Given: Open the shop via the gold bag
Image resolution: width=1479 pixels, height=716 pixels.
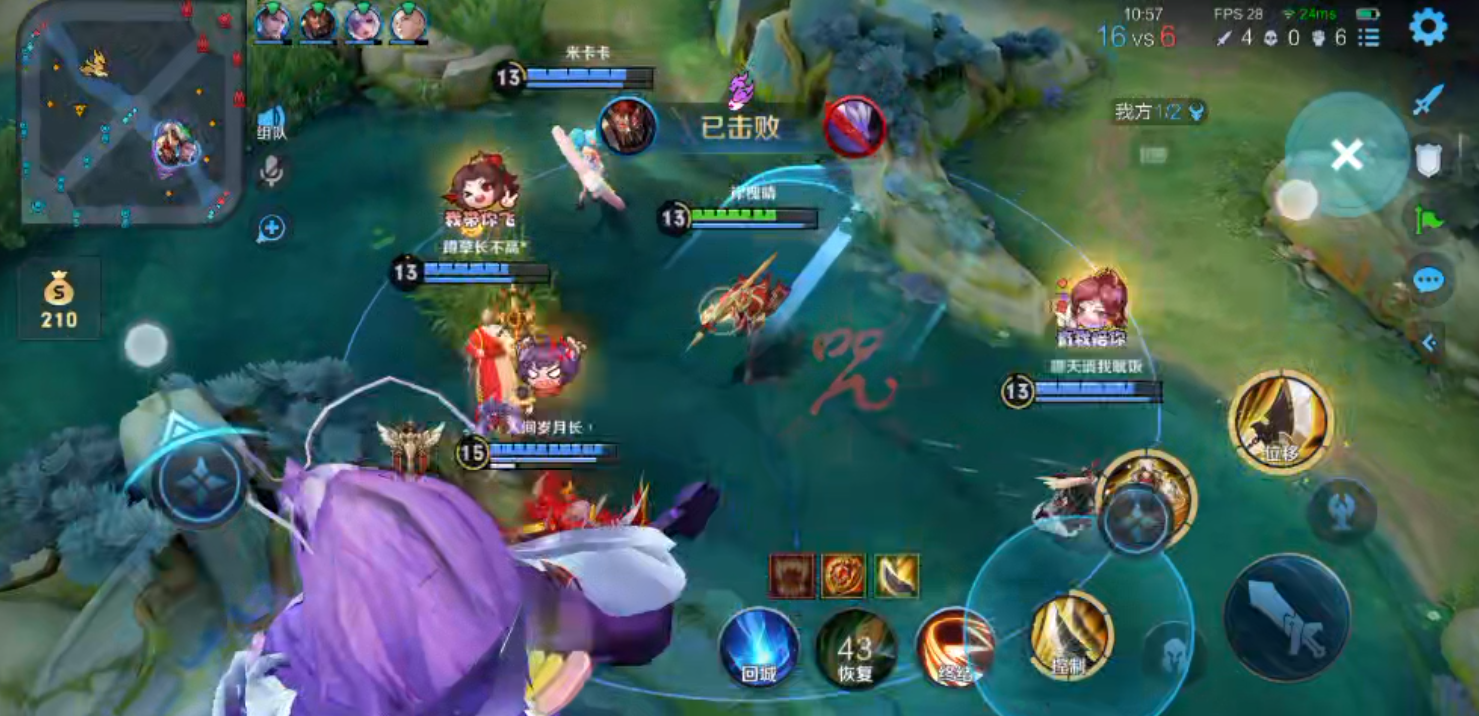Looking at the screenshot, I should click(x=59, y=298).
